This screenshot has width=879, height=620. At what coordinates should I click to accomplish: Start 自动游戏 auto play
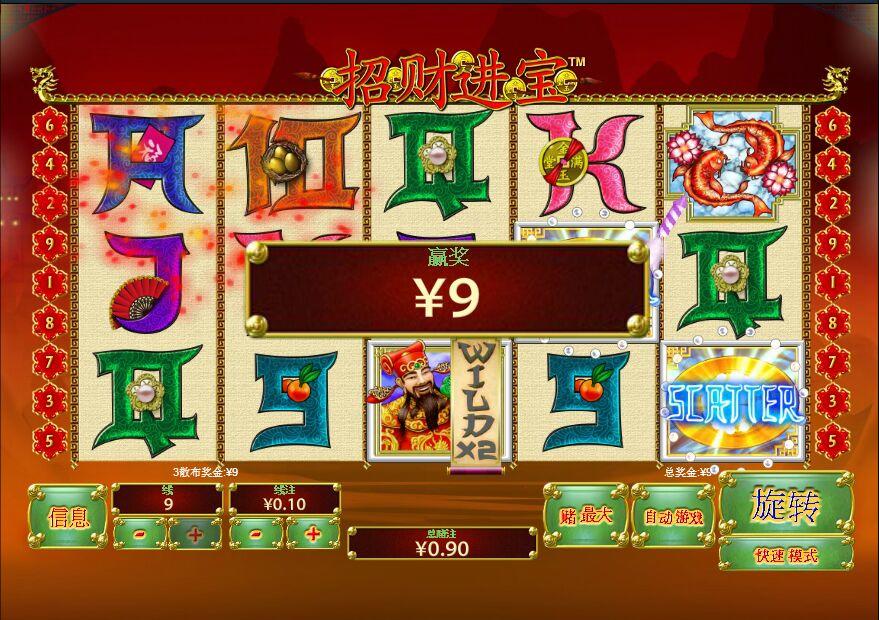672,516
